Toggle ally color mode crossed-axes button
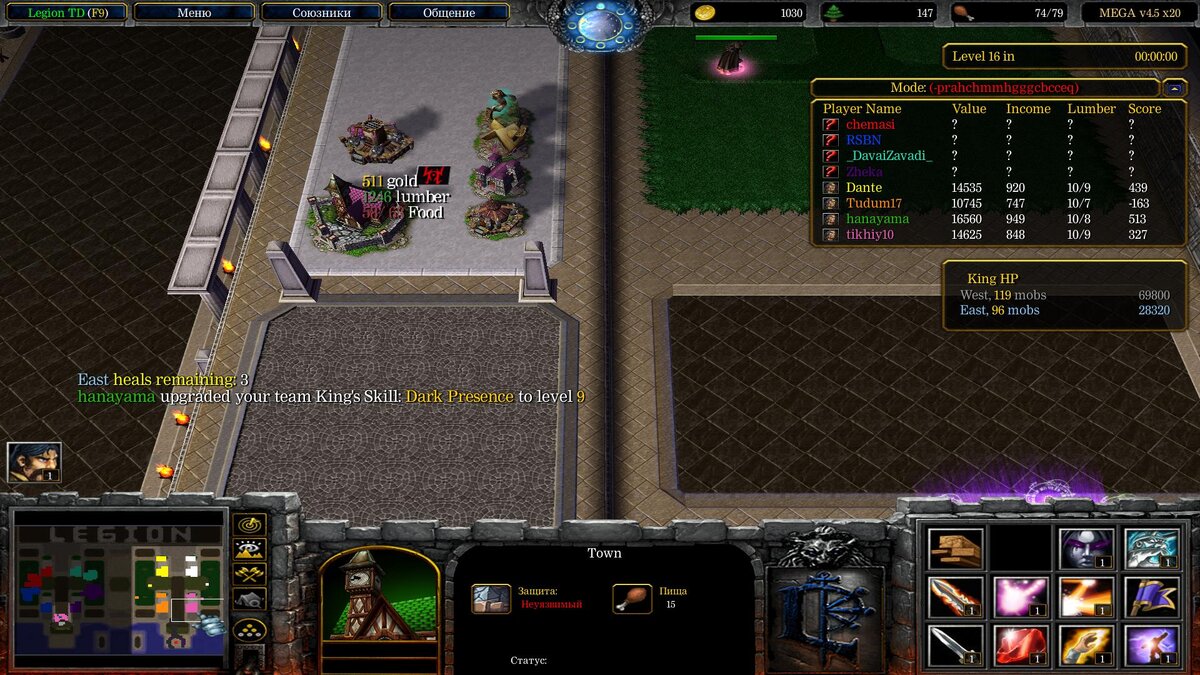This screenshot has height=675, width=1200. (249, 574)
